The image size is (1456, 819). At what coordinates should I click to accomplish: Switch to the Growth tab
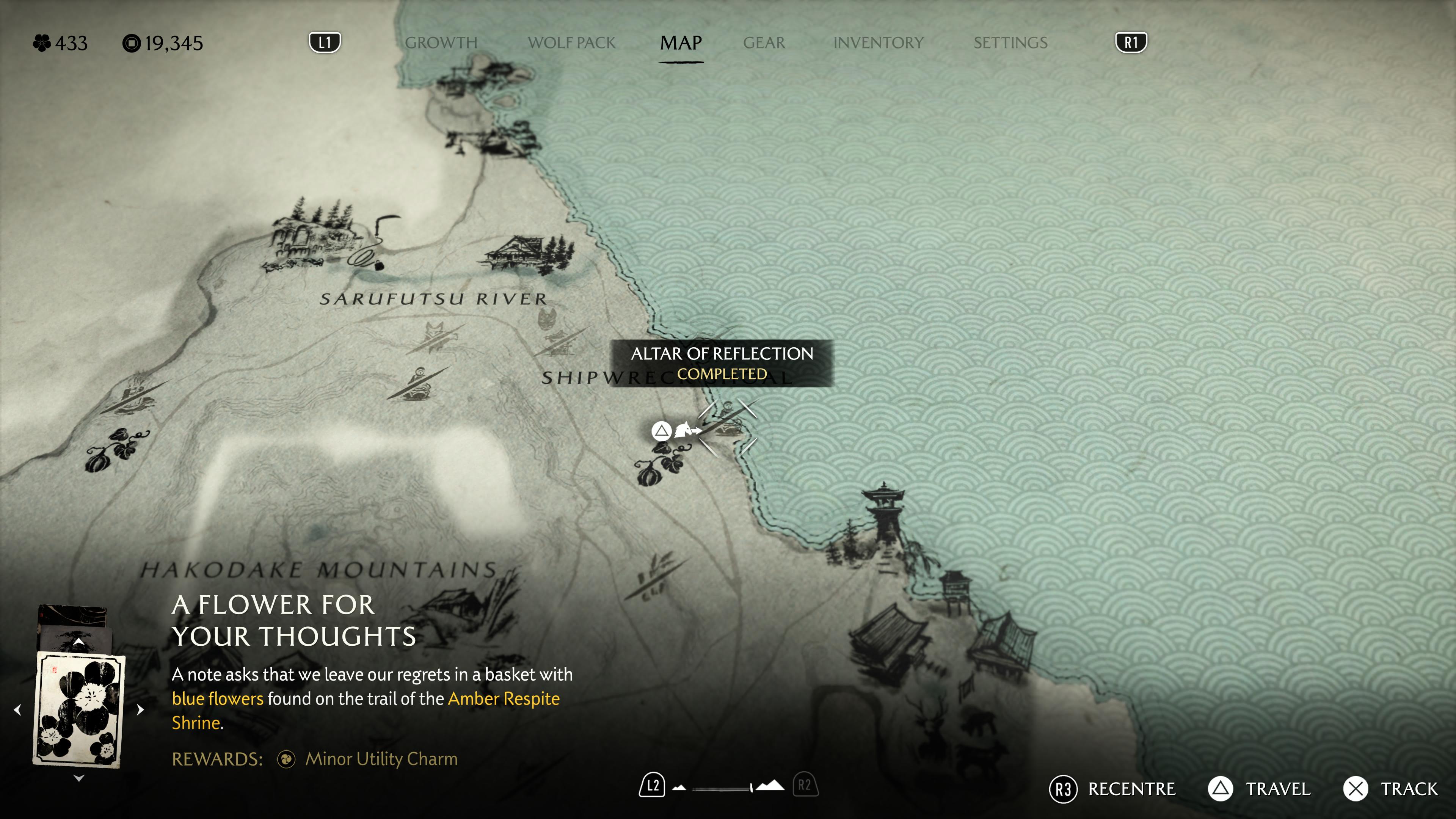pyautogui.click(x=441, y=43)
